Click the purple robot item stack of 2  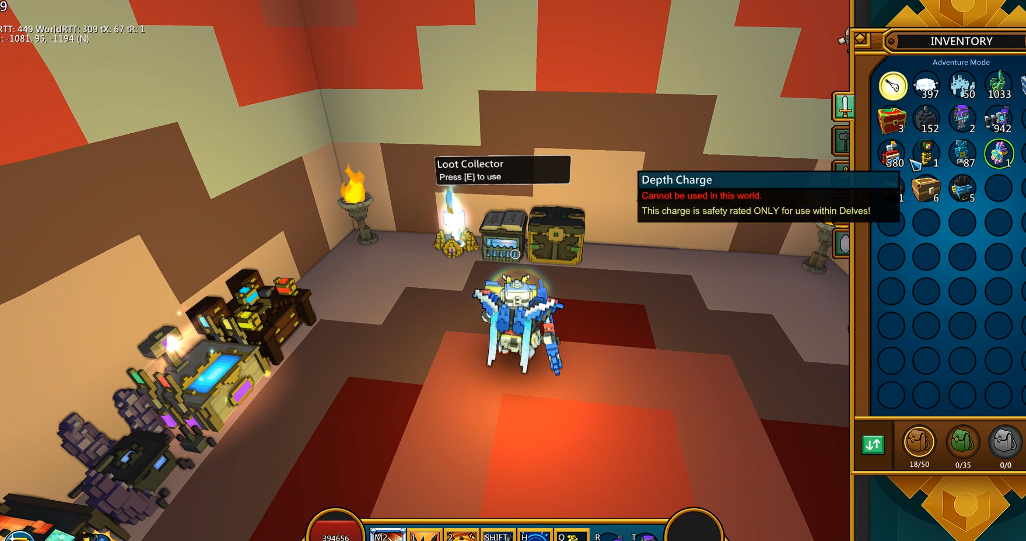(962, 120)
